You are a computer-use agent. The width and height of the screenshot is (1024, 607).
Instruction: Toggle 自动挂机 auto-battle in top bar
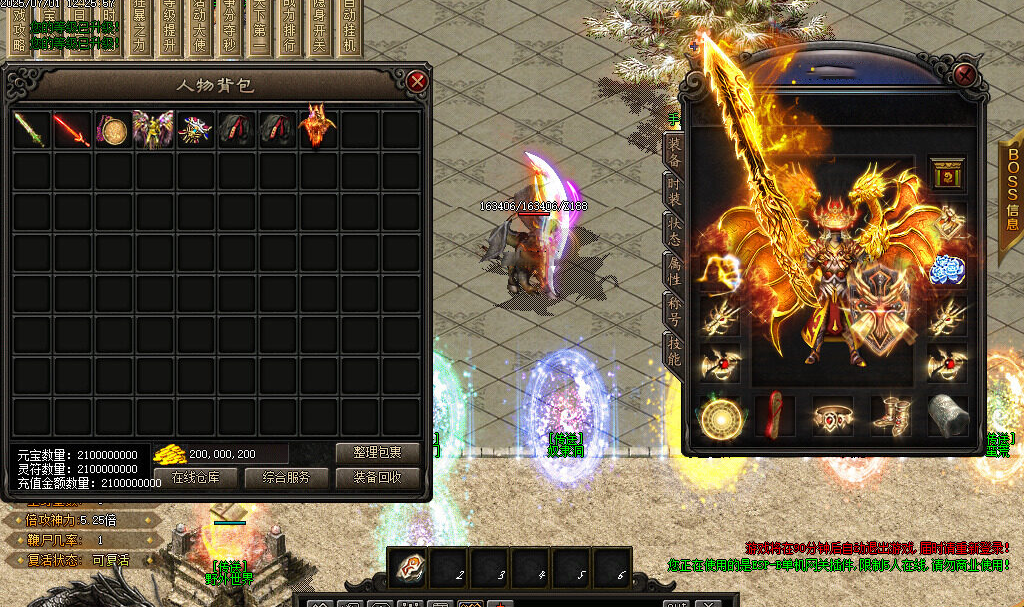[x=348, y=28]
